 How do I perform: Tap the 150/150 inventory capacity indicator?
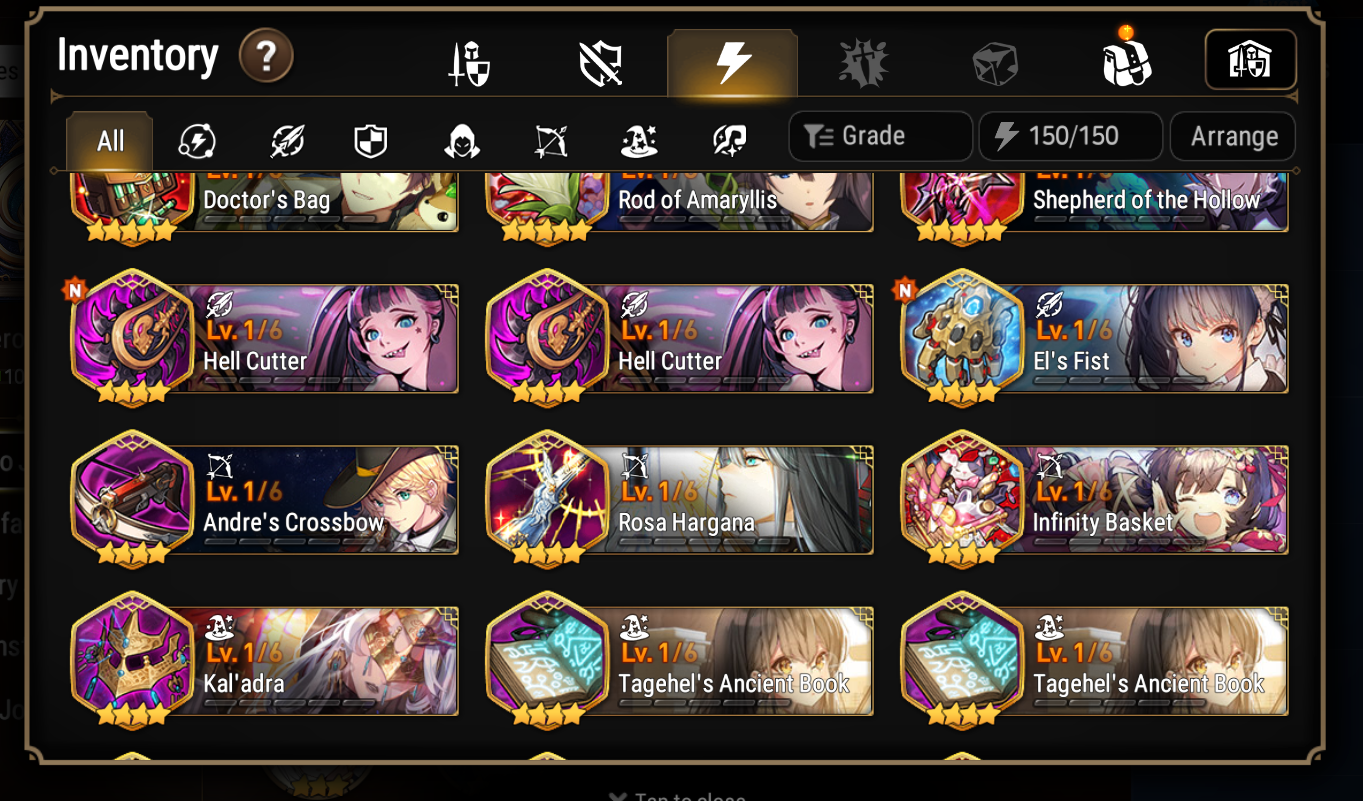[1068, 136]
